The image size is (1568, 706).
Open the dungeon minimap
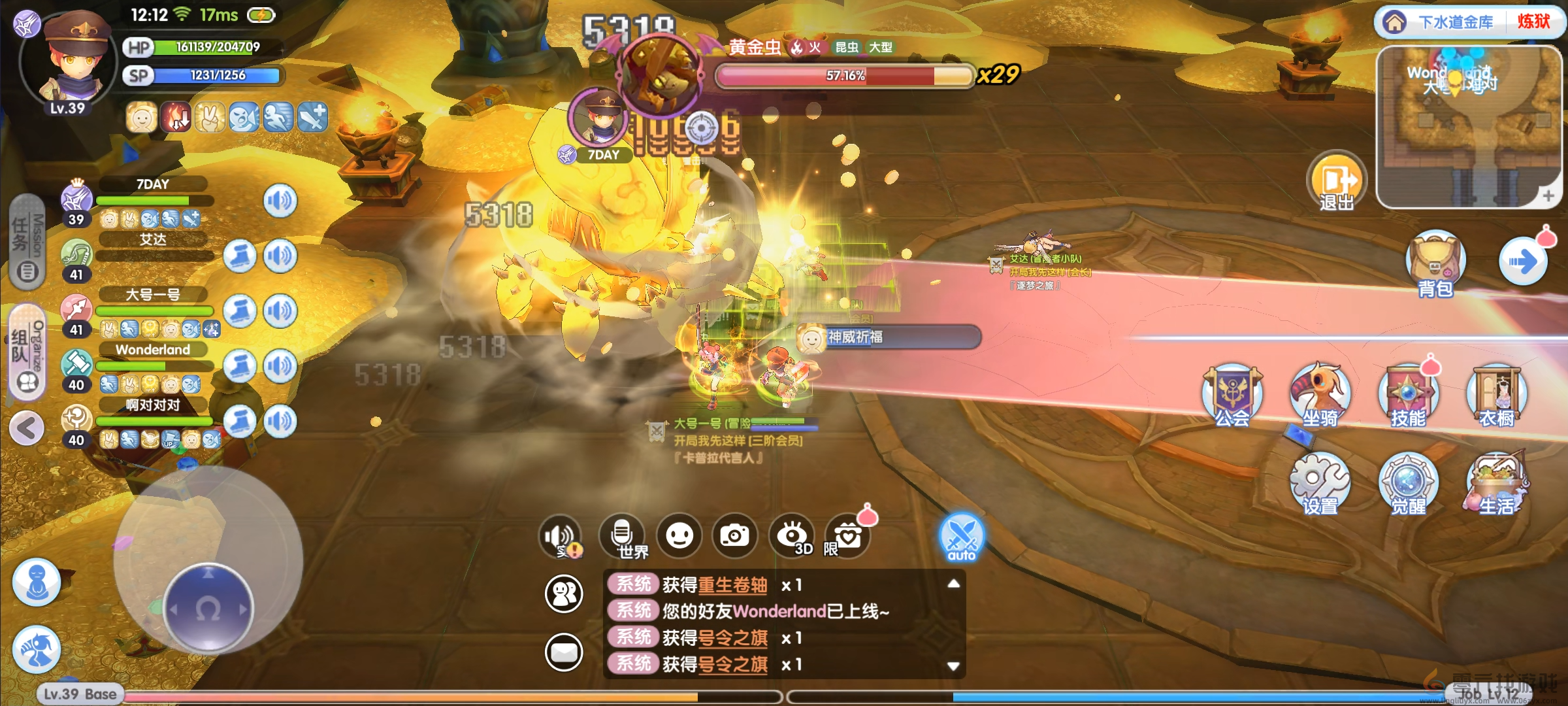1467,124
